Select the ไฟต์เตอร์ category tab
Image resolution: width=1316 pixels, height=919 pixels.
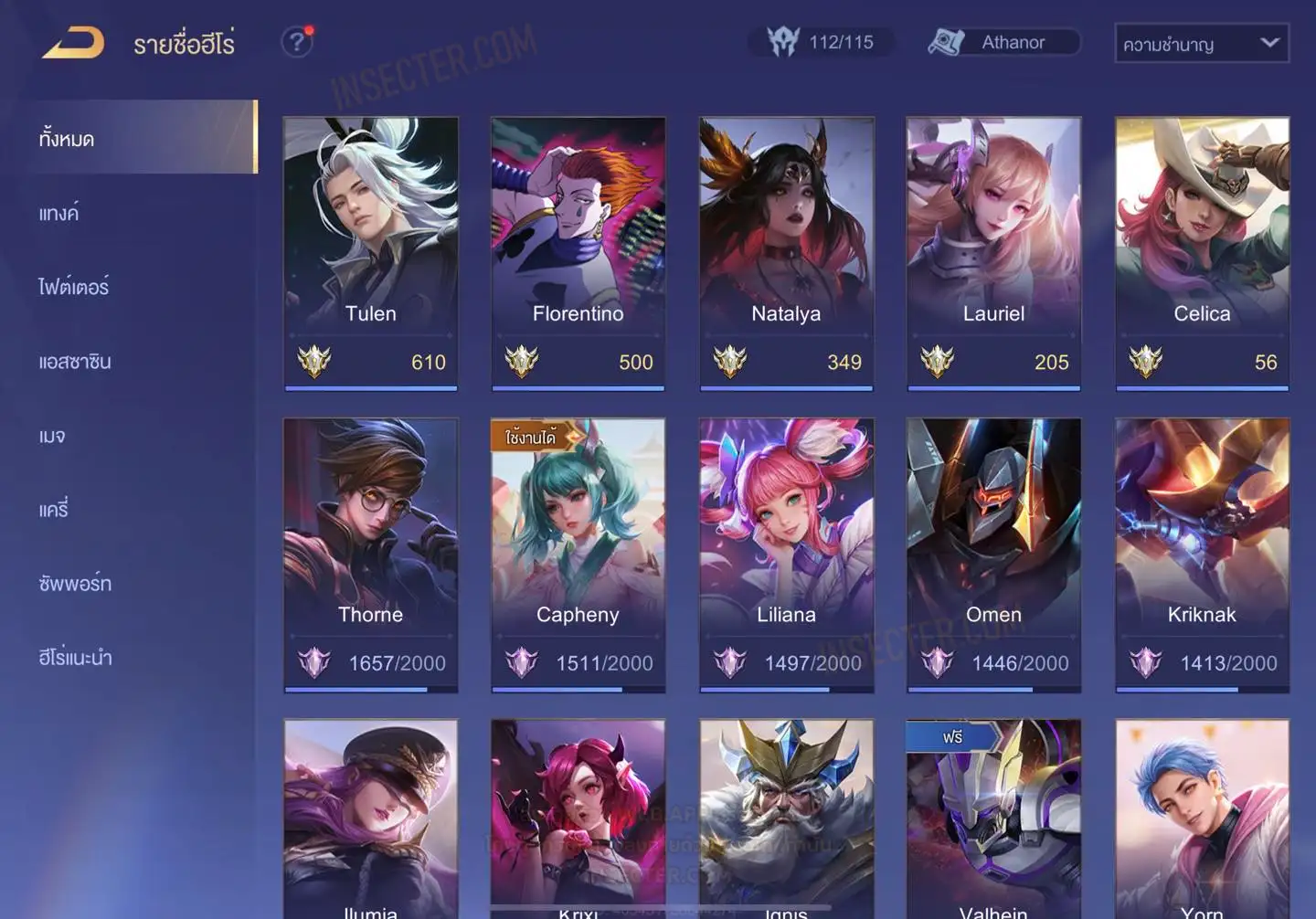point(74,288)
